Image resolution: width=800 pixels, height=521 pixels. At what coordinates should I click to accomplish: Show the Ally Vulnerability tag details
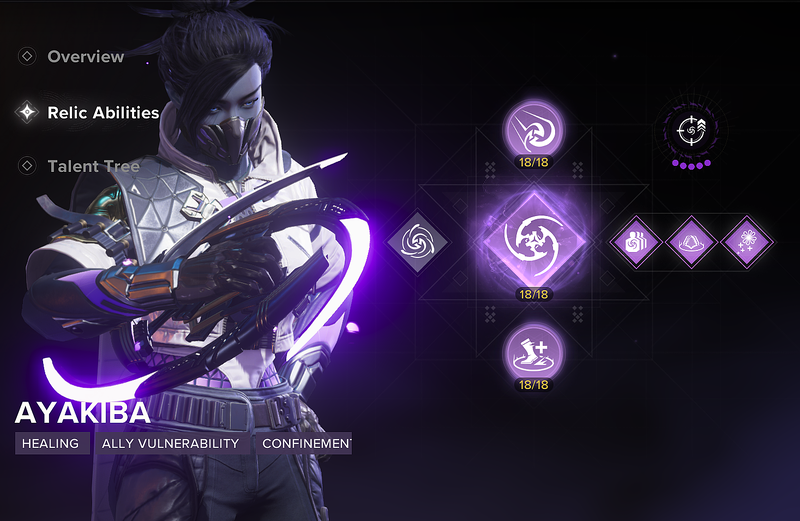coord(171,443)
